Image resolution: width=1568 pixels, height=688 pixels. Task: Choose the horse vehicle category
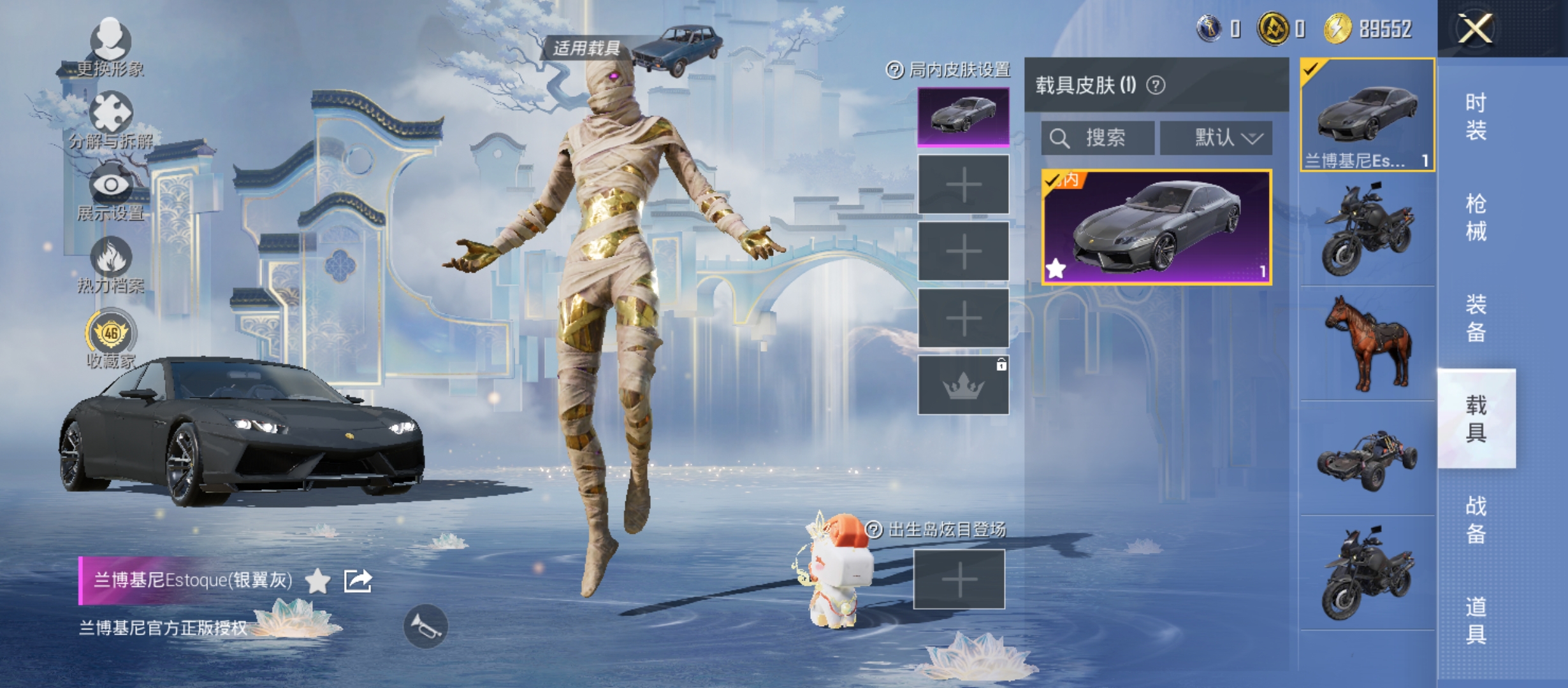click(1368, 343)
